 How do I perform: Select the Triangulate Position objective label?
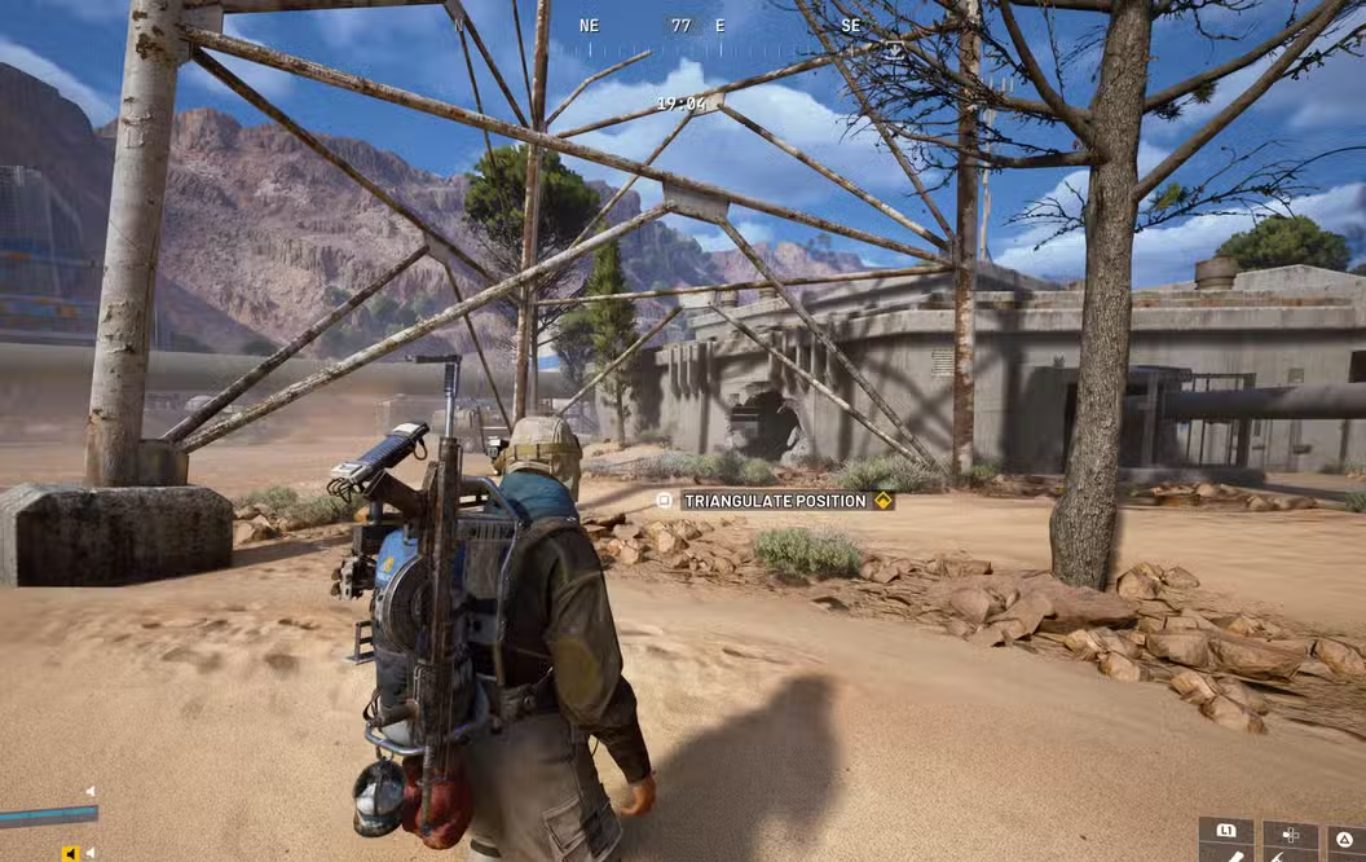click(776, 501)
